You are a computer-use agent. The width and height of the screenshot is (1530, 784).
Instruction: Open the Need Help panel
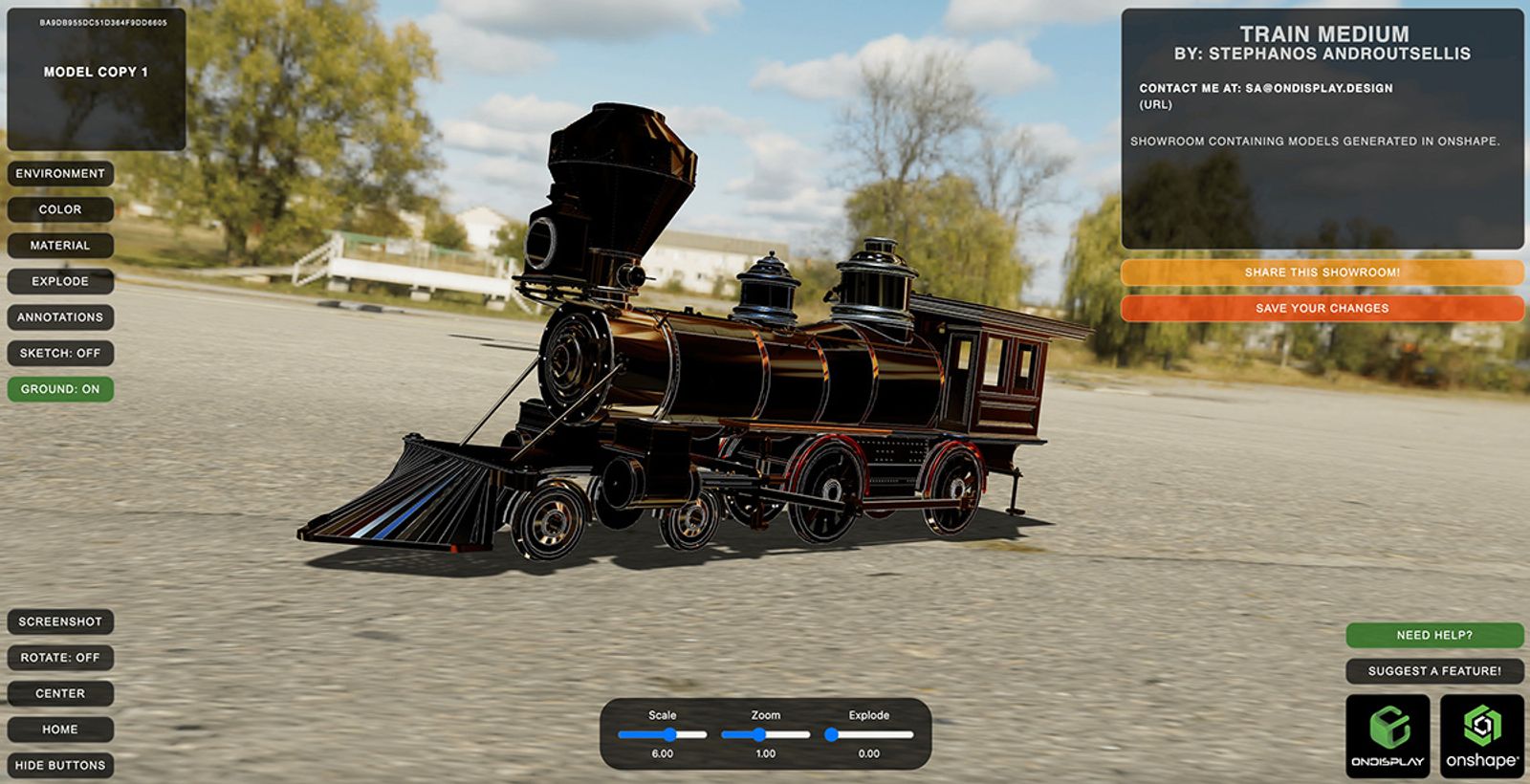click(1434, 633)
